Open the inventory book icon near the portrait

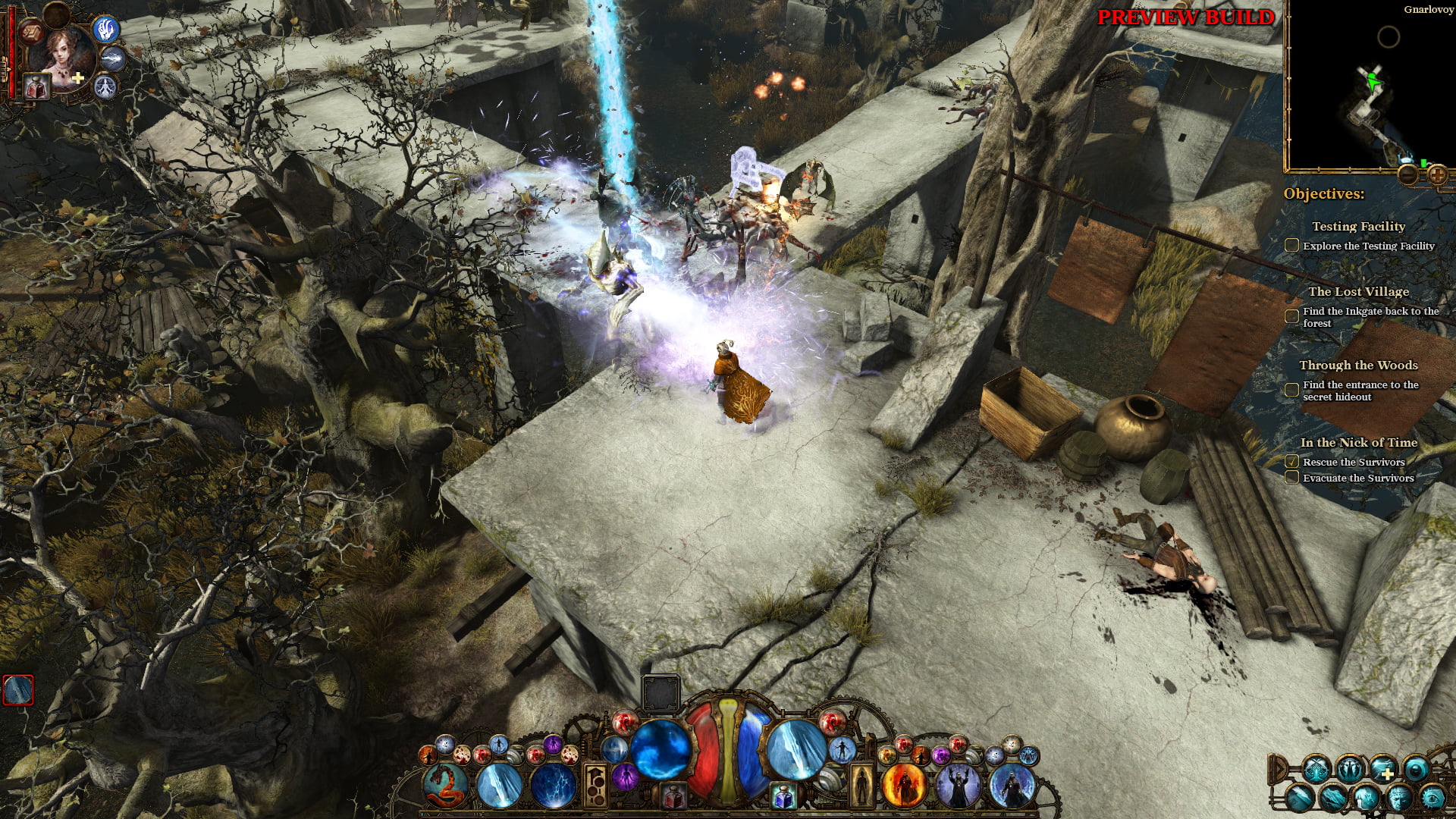click(x=30, y=33)
